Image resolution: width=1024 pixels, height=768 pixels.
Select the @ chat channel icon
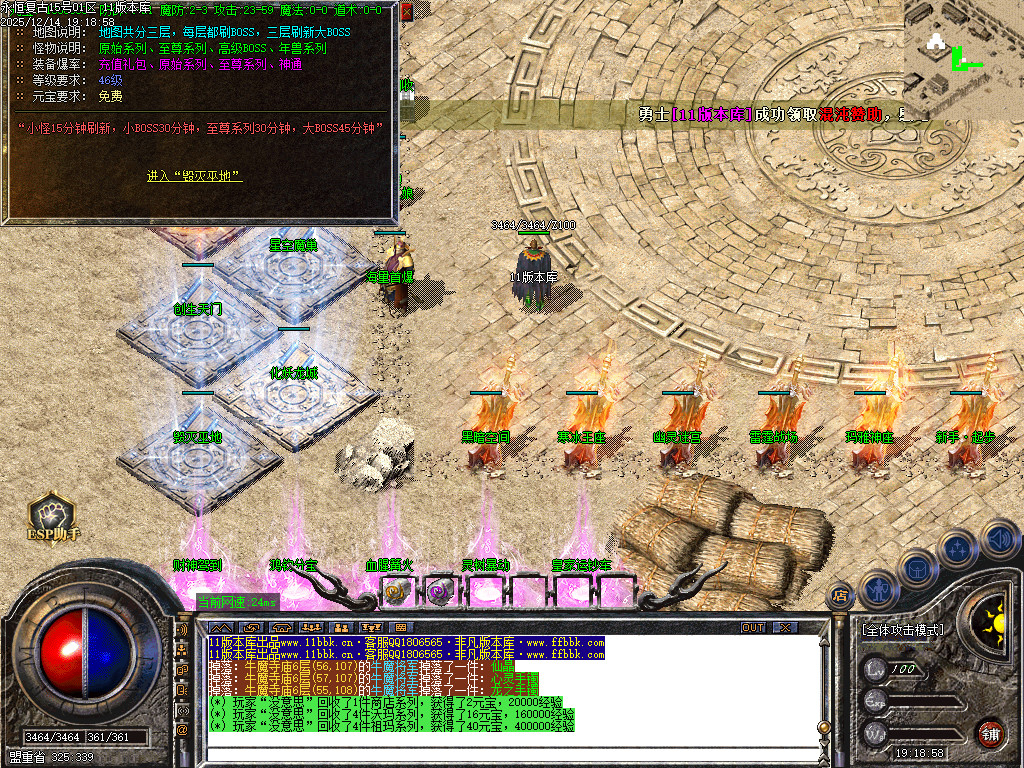(x=182, y=731)
